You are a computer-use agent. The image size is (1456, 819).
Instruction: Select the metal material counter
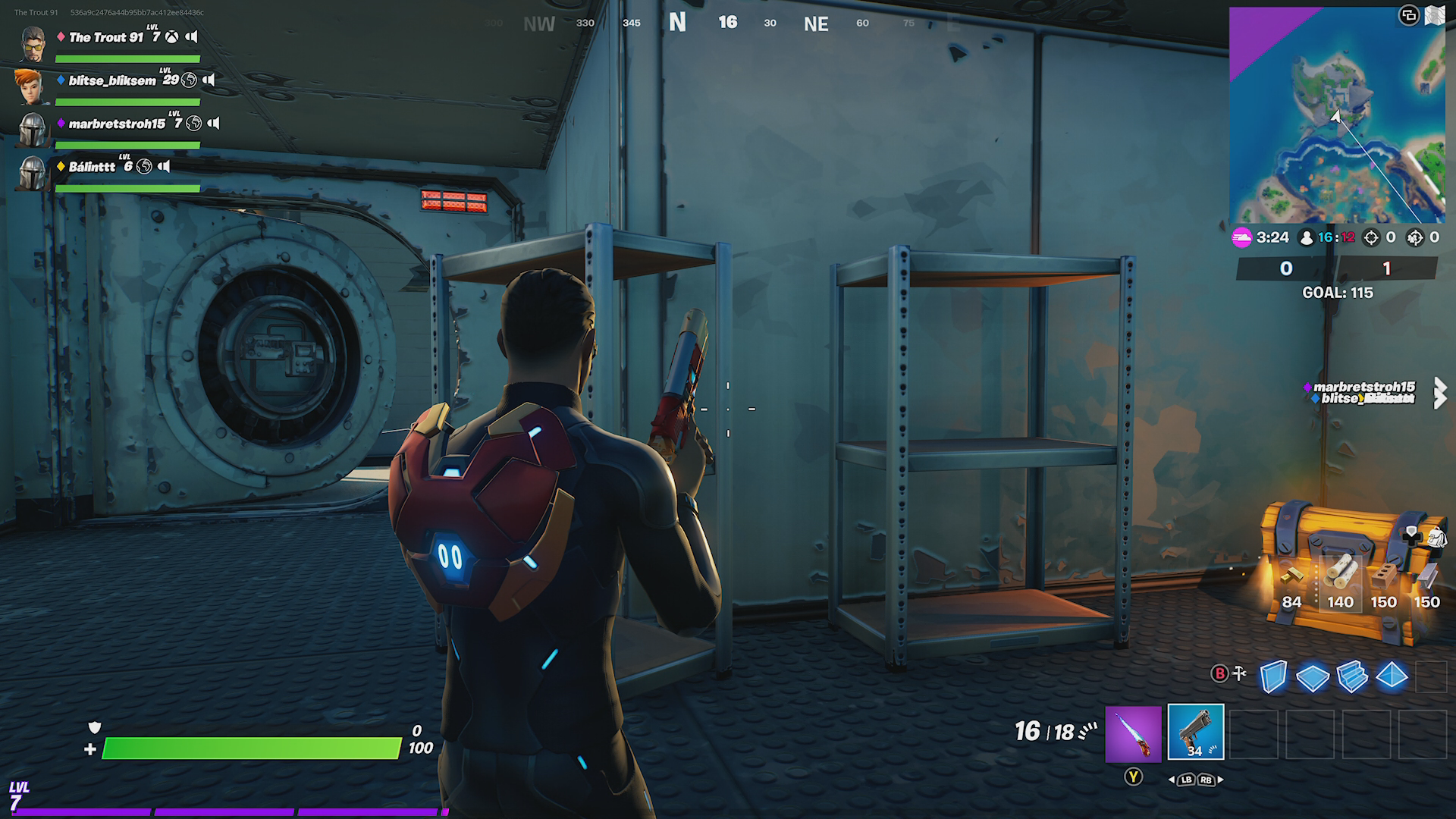point(1426,585)
